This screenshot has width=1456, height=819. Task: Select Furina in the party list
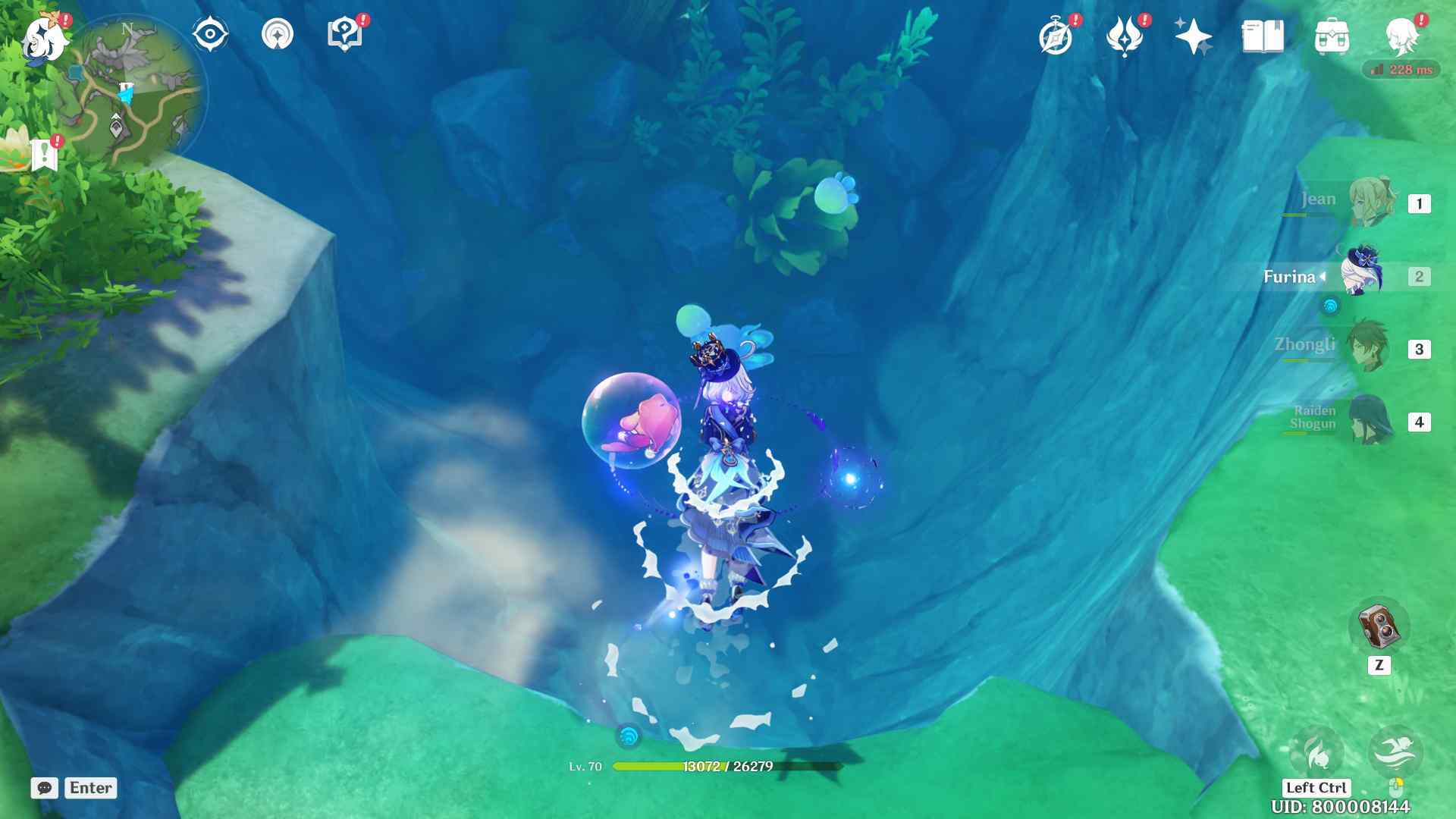pyautogui.click(x=1362, y=276)
